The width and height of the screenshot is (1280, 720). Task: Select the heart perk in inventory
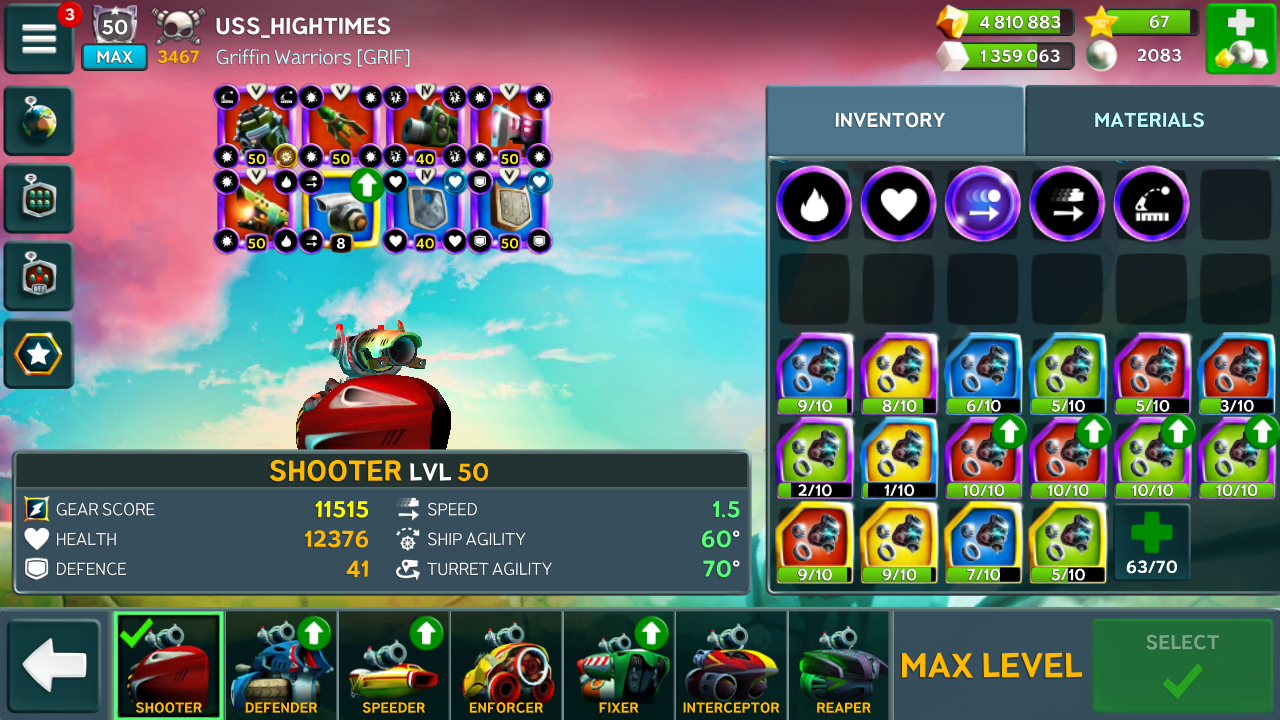coord(898,204)
